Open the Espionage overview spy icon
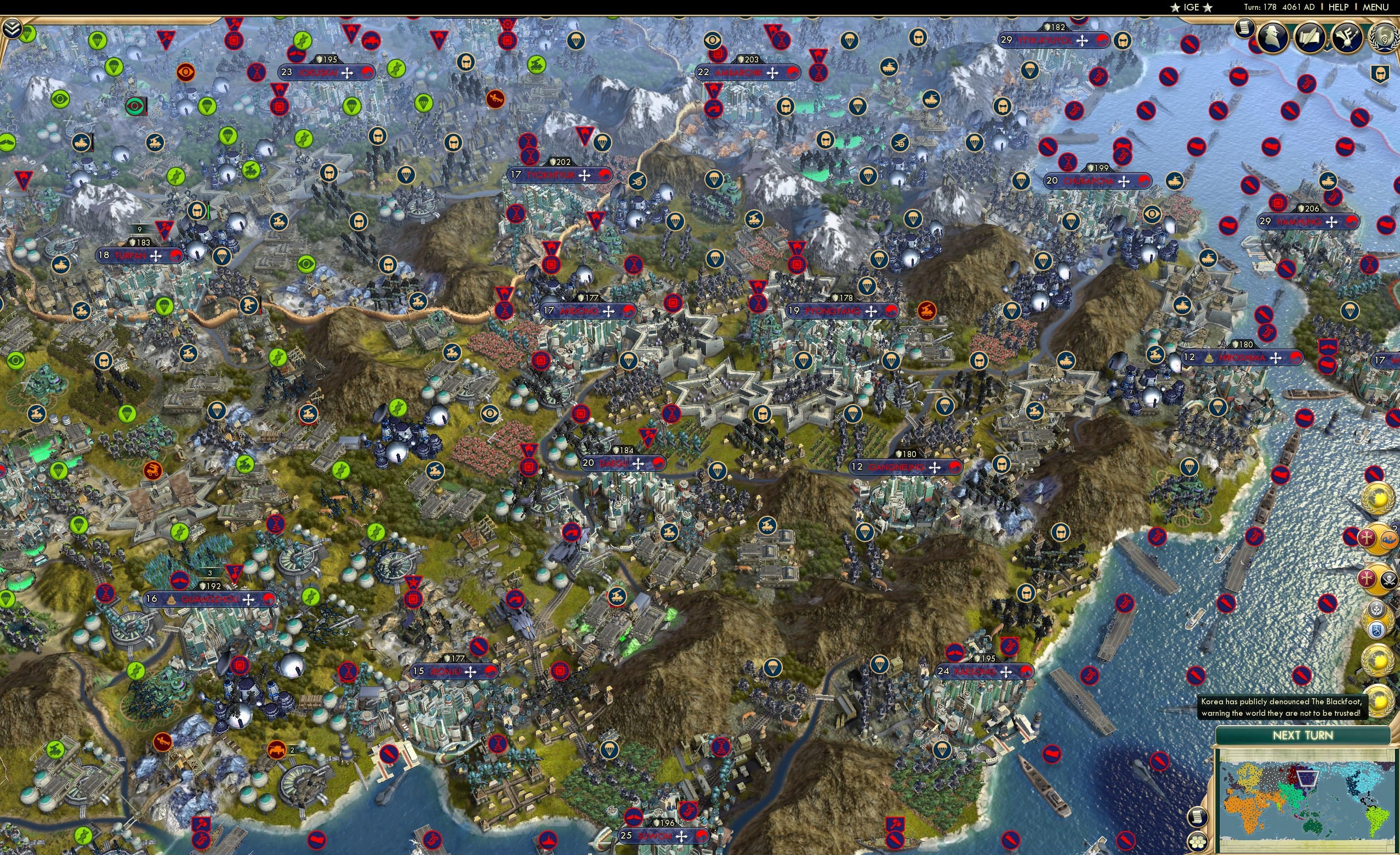 pyautogui.click(x=1273, y=37)
